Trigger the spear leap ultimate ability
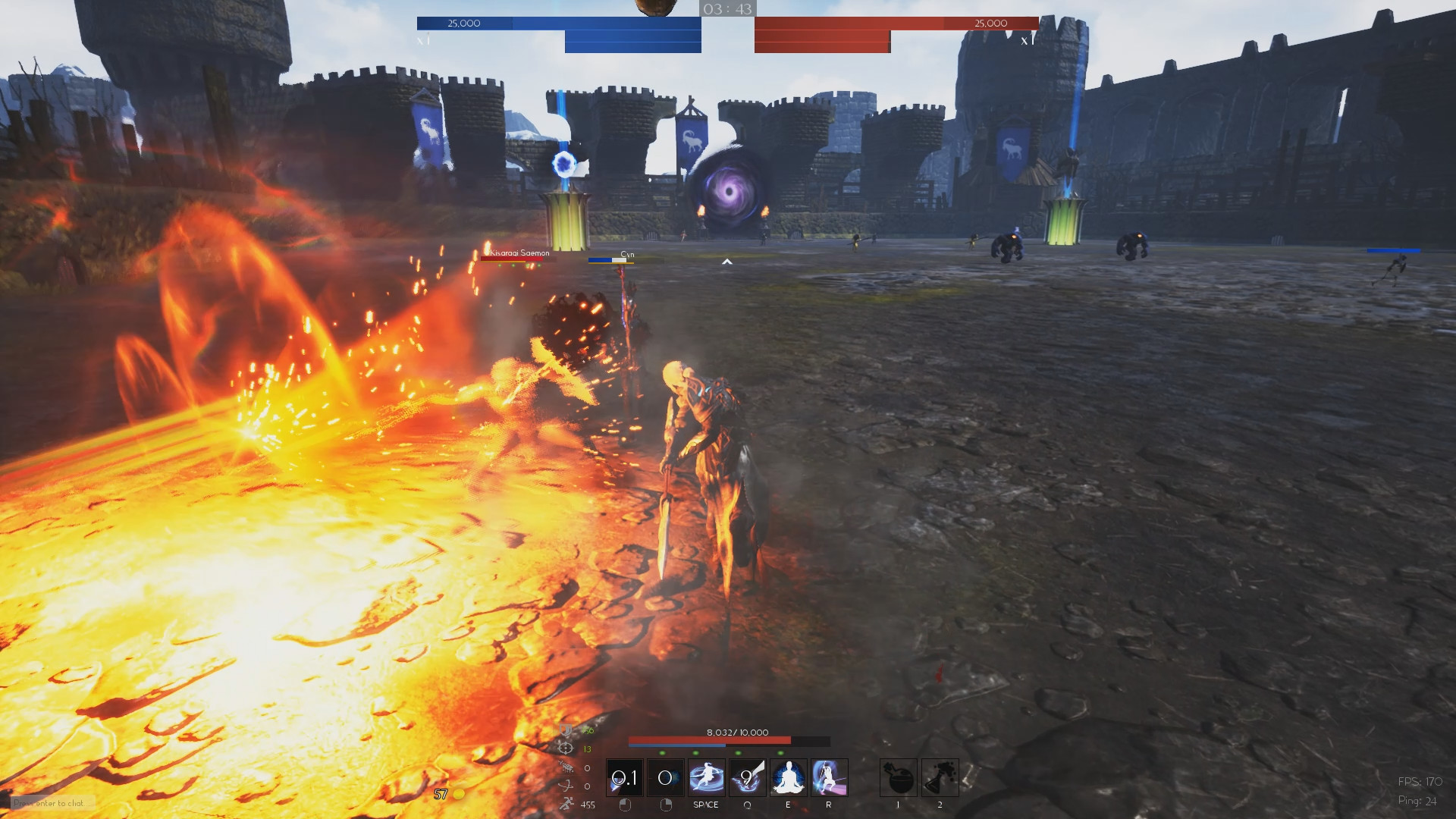The width and height of the screenshot is (1456, 819). [829, 777]
